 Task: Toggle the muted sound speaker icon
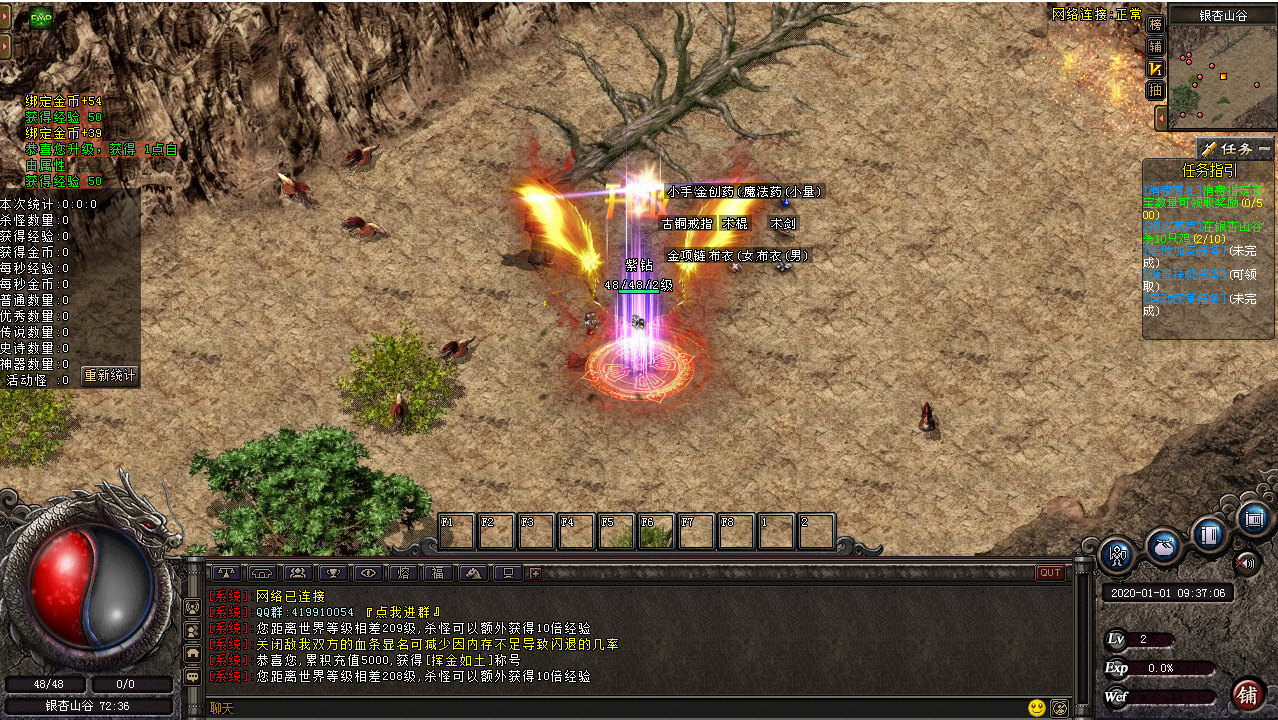click(x=1246, y=563)
